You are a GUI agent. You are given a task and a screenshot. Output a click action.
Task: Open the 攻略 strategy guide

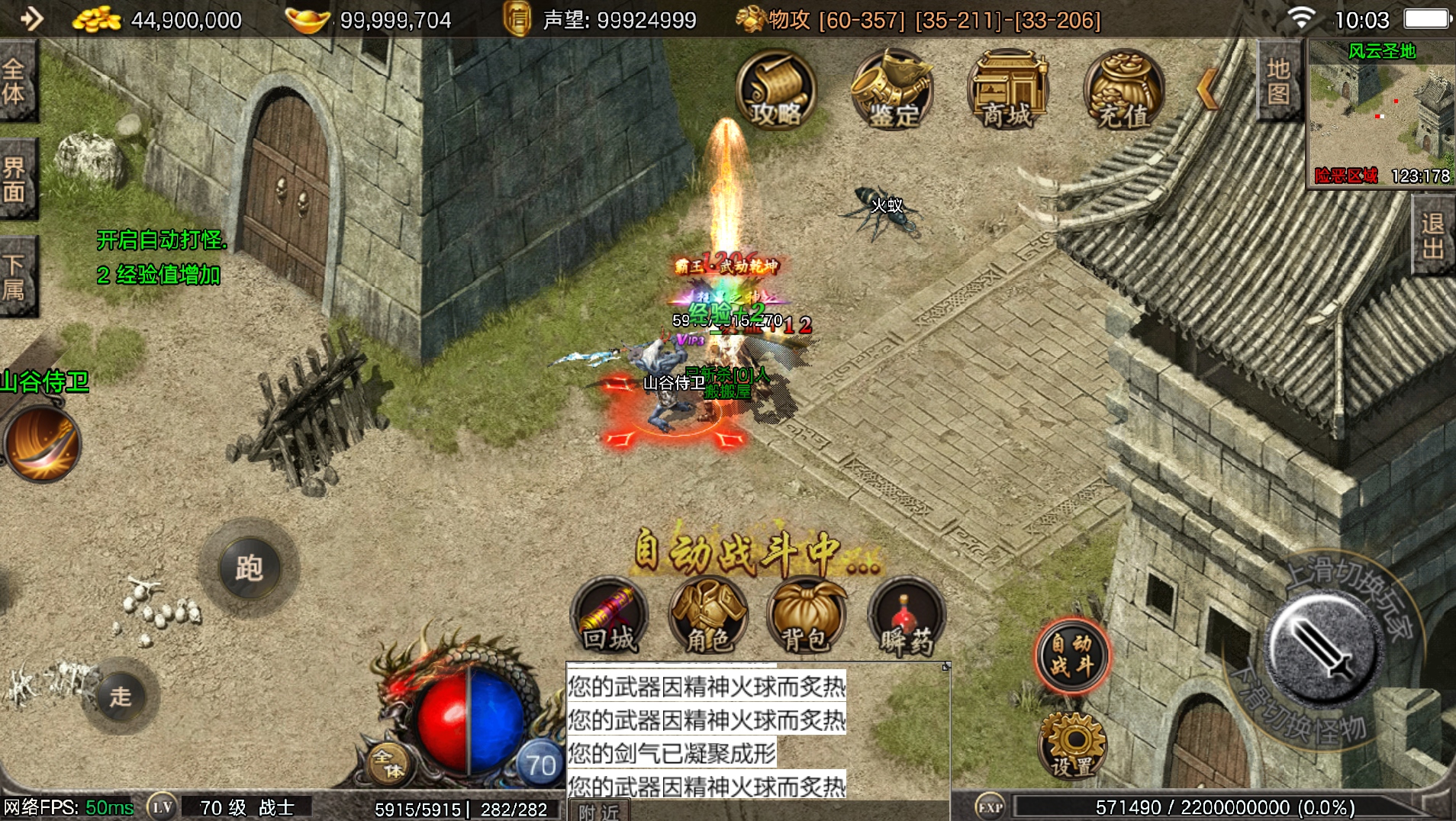point(776,90)
